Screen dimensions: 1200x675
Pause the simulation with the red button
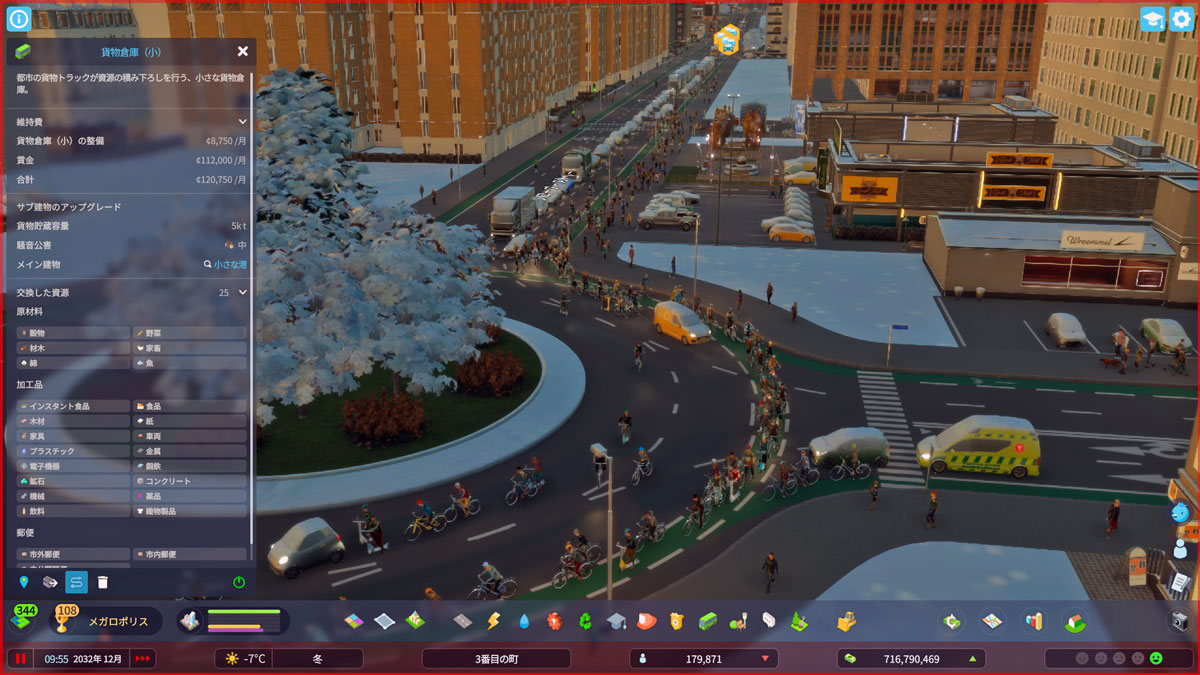click(20, 659)
